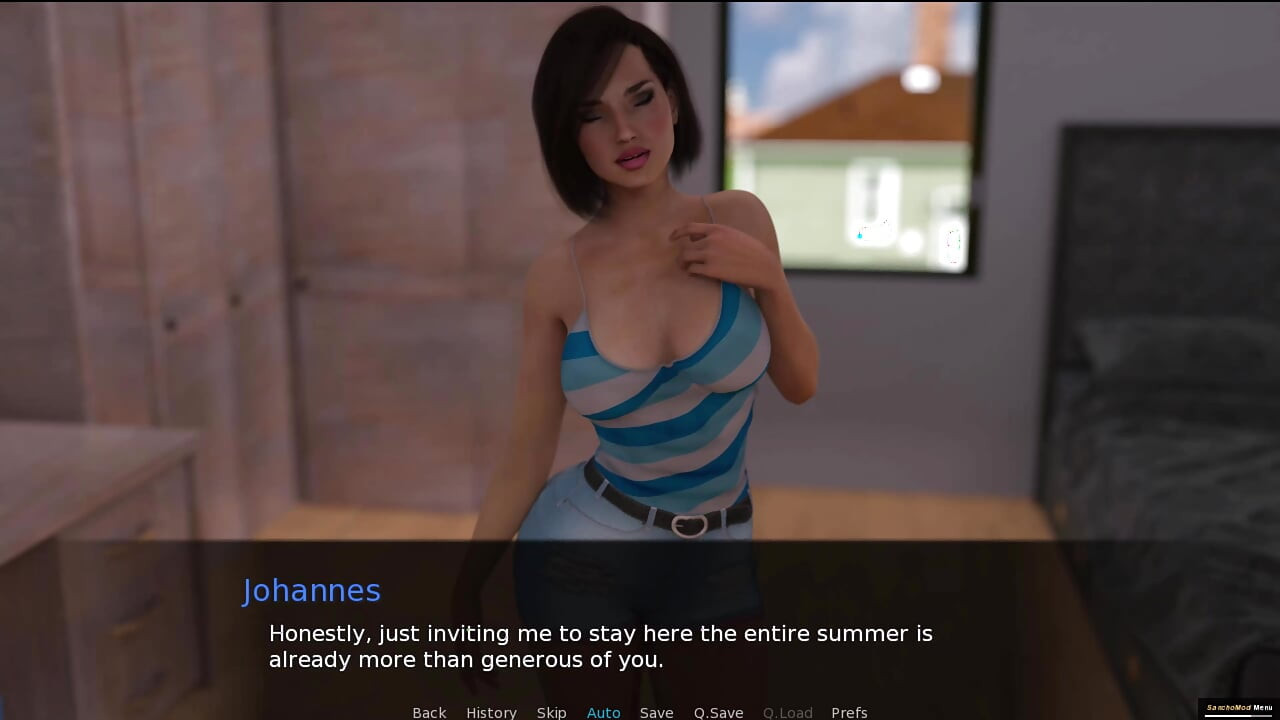The width and height of the screenshot is (1280, 720).
Task: Skip through the dialogue
Action: [x=551, y=712]
